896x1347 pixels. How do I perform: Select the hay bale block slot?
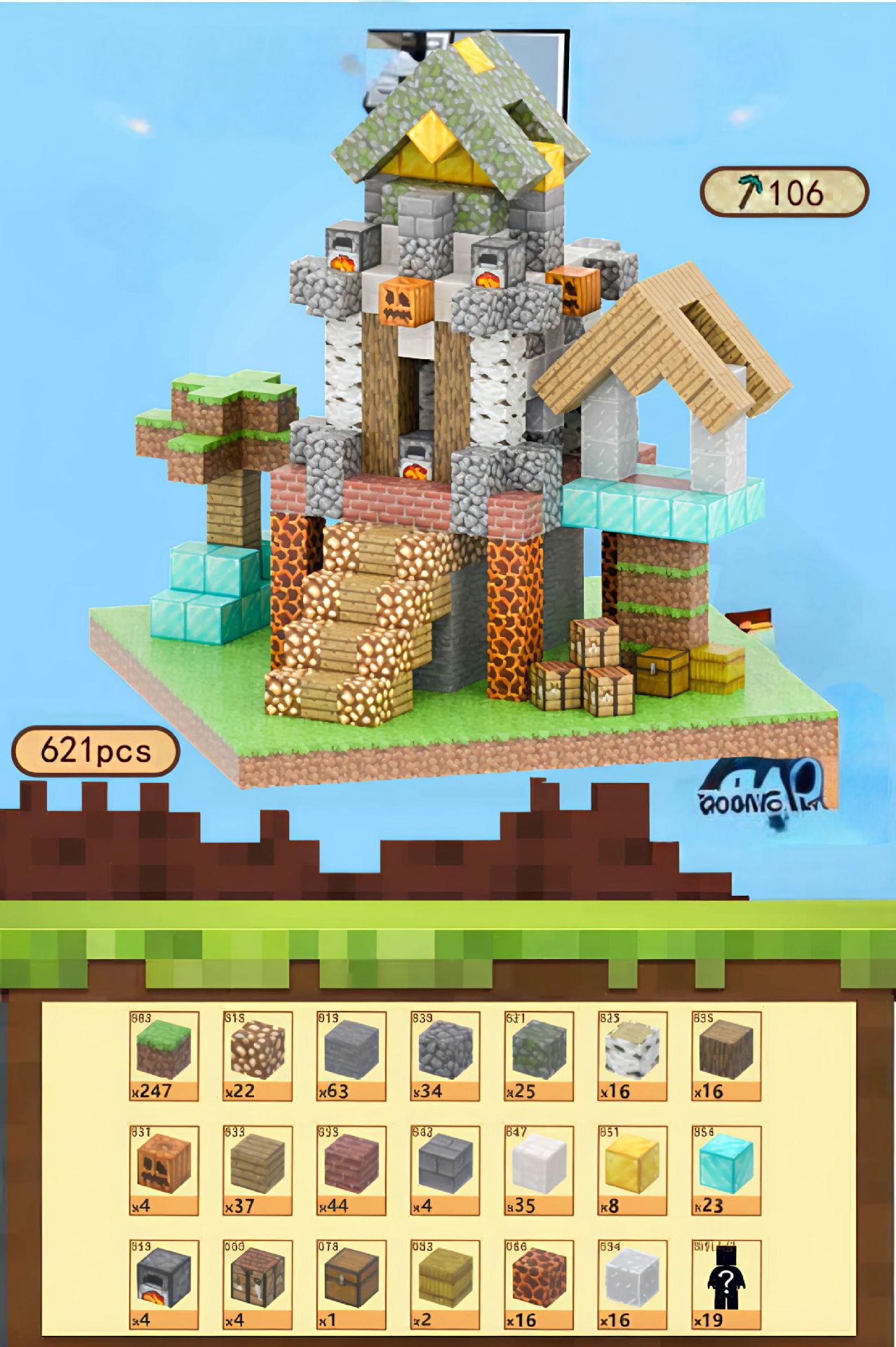tap(445, 1283)
